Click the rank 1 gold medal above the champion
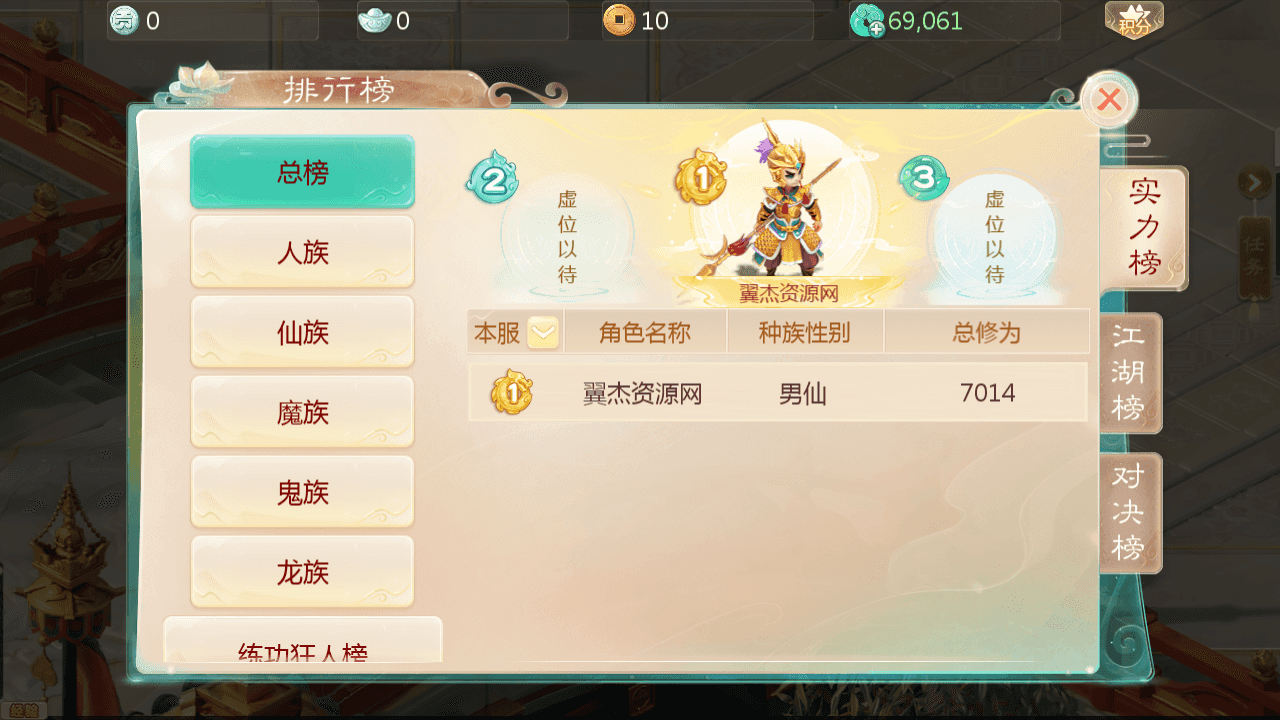The image size is (1280, 720). click(x=701, y=179)
